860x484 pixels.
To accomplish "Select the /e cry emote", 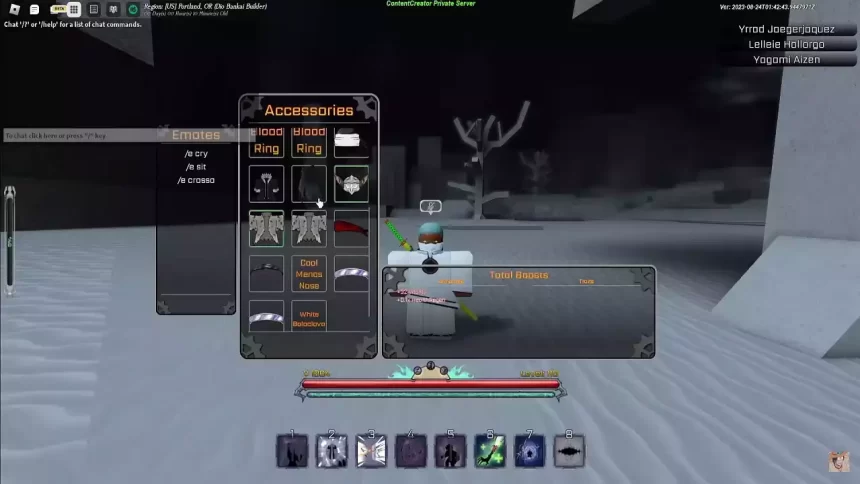I will coord(196,153).
